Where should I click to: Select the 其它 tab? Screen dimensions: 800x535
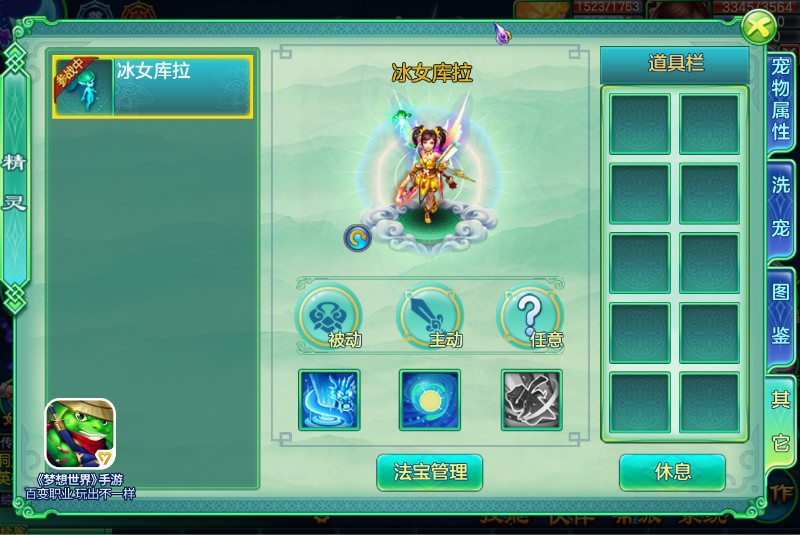coord(781,420)
